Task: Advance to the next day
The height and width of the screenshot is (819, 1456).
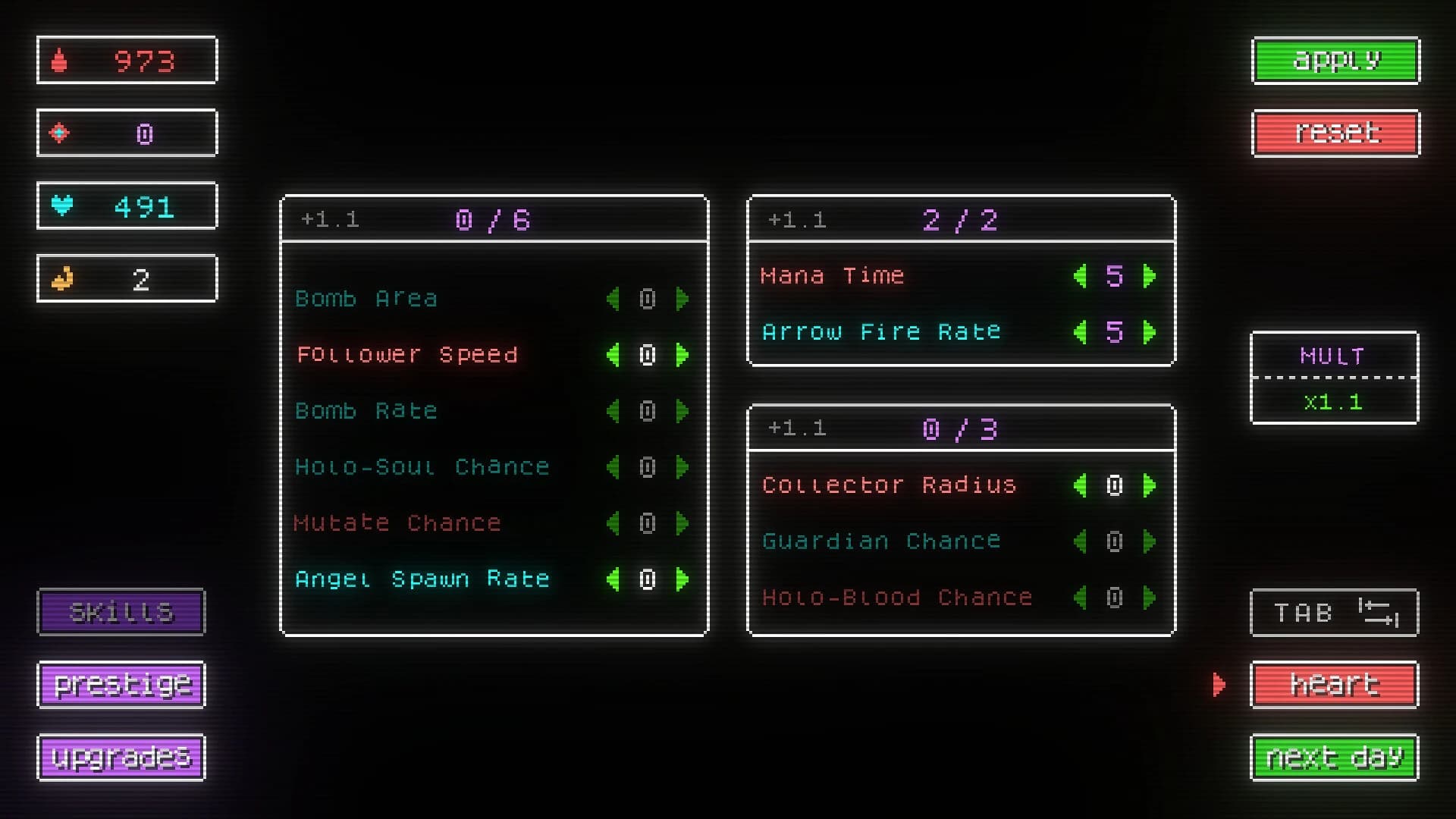Action: click(1333, 756)
